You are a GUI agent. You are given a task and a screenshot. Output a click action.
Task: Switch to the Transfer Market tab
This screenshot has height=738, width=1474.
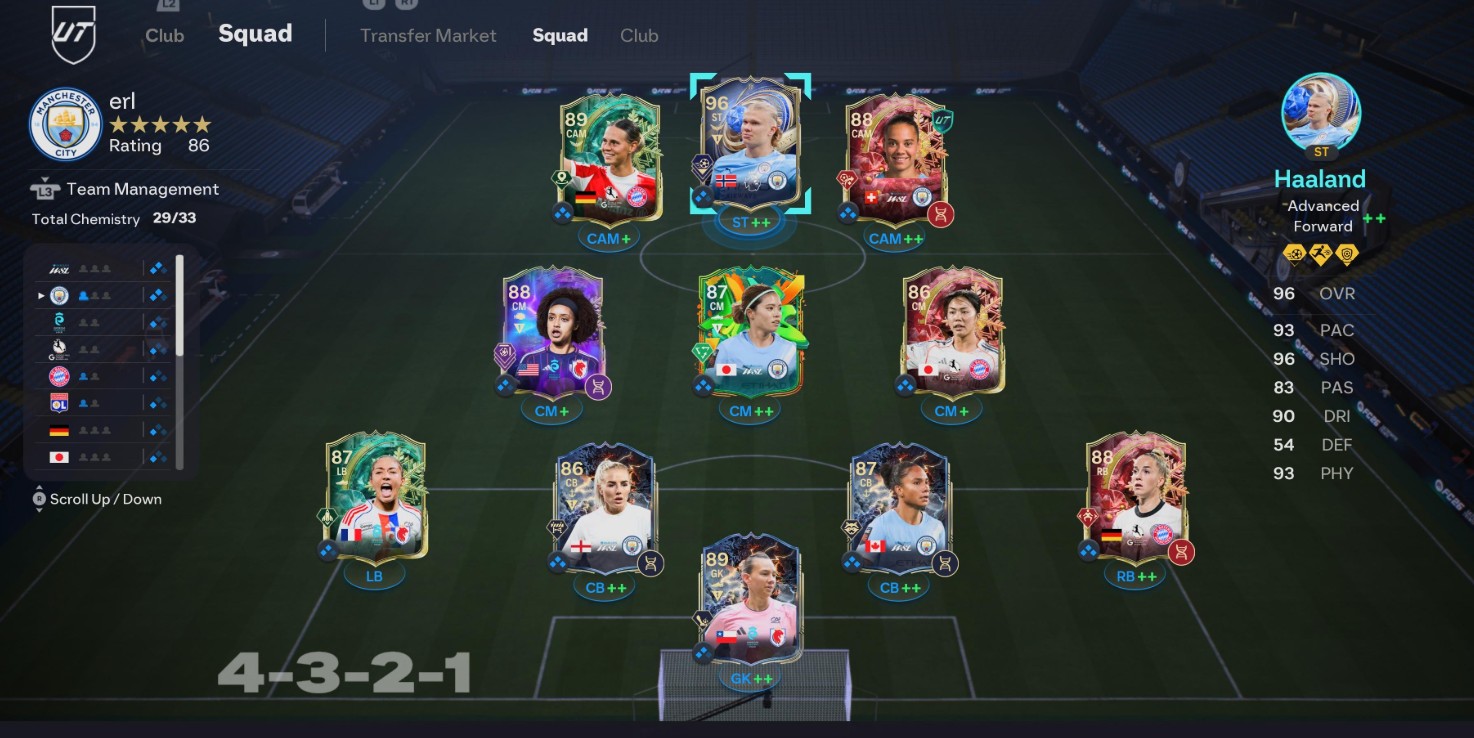pyautogui.click(x=428, y=35)
